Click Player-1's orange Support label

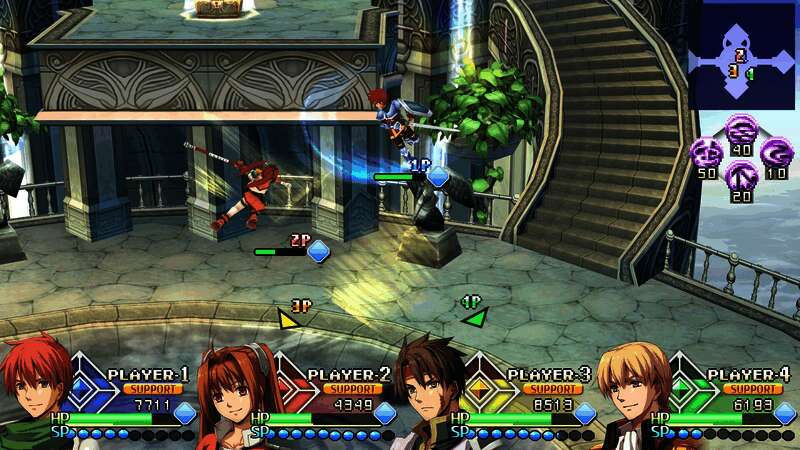click(154, 389)
